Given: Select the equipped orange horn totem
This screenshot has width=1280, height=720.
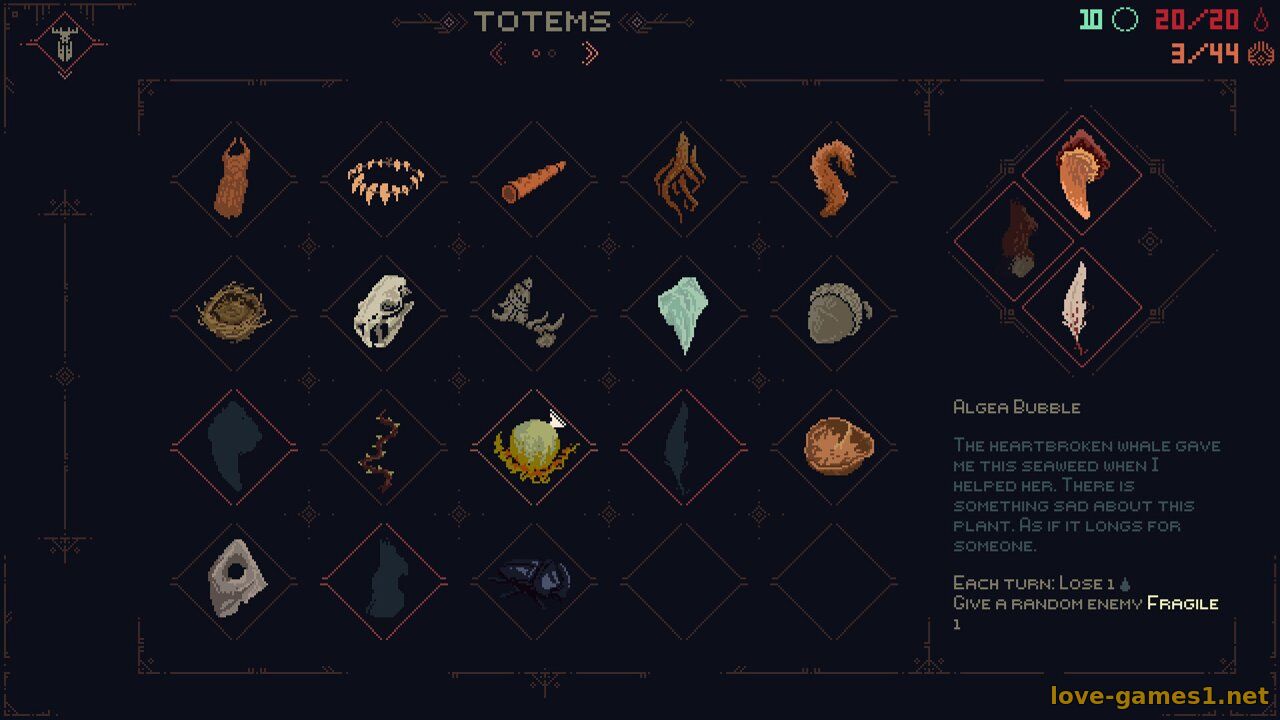Looking at the screenshot, I should click(x=1080, y=175).
